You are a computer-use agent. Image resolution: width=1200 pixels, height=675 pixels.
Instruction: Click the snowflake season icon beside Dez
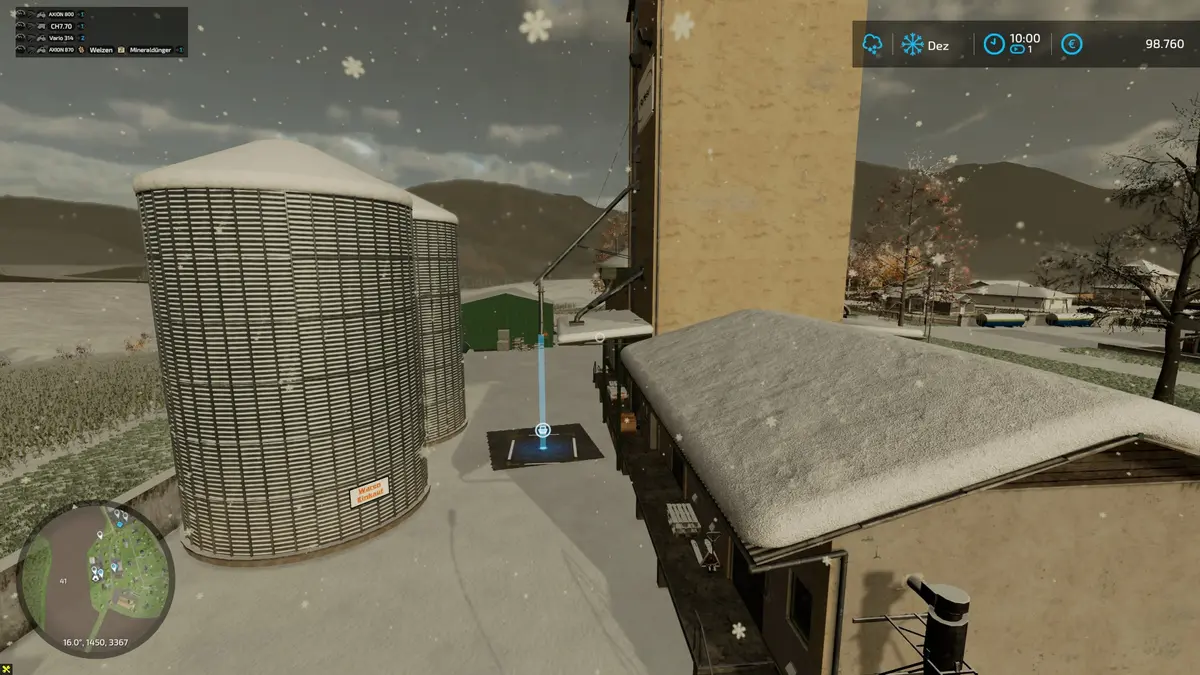coord(912,44)
